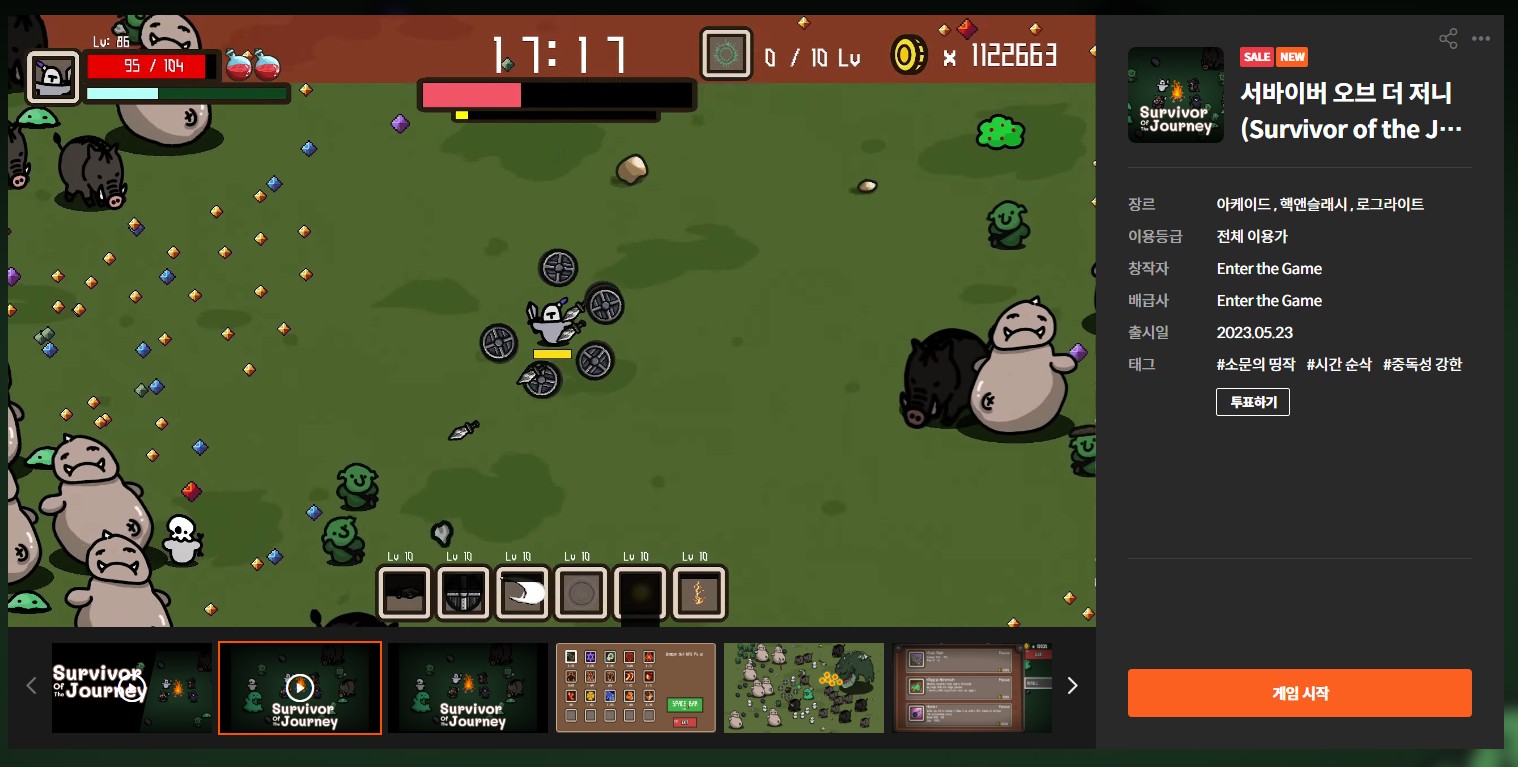Pick the dark slot with yellow glow

click(x=640, y=594)
